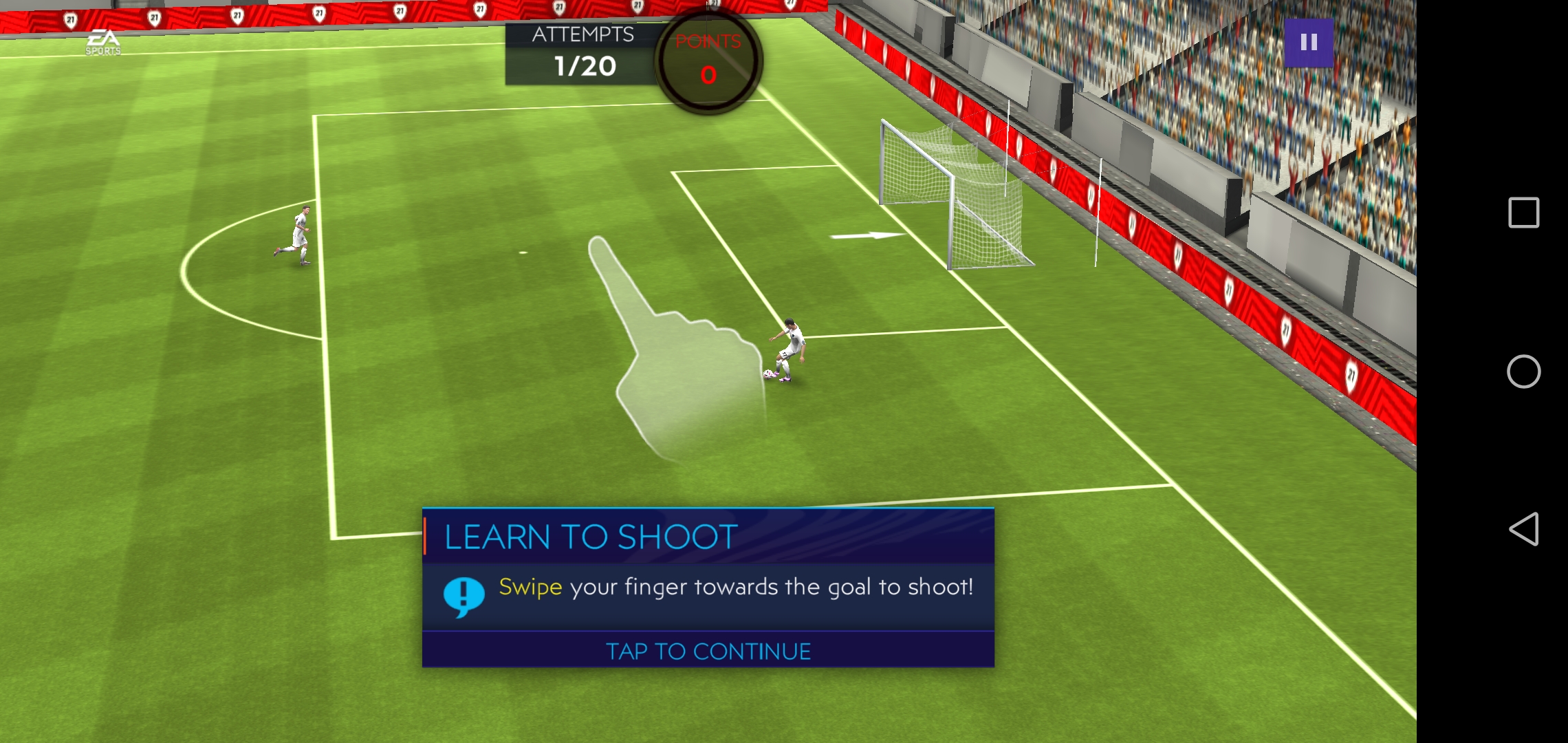The height and width of the screenshot is (743, 1568).
Task: Pause the game with the purple button
Action: 1309,43
